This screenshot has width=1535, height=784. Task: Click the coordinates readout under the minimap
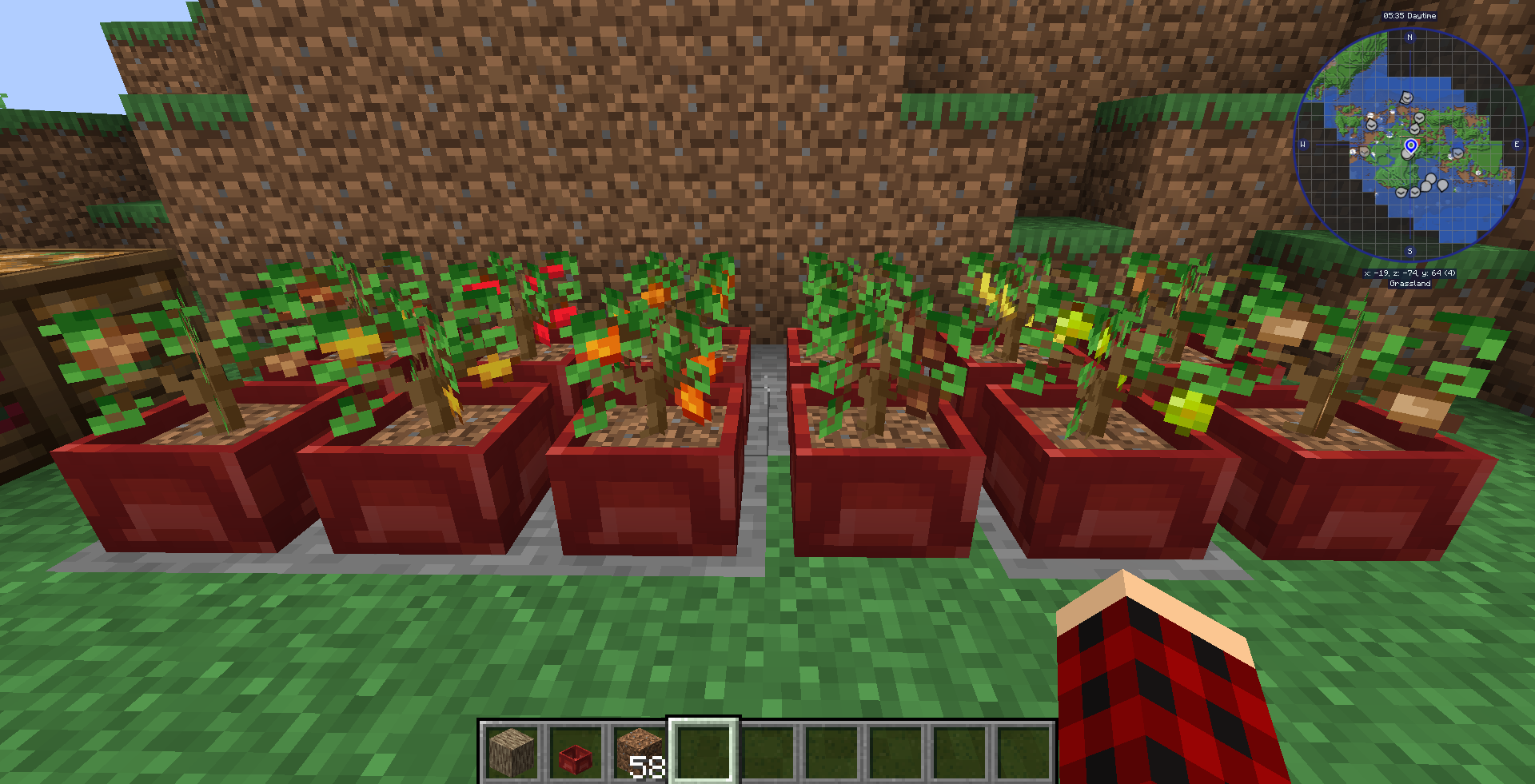pyautogui.click(x=1409, y=273)
